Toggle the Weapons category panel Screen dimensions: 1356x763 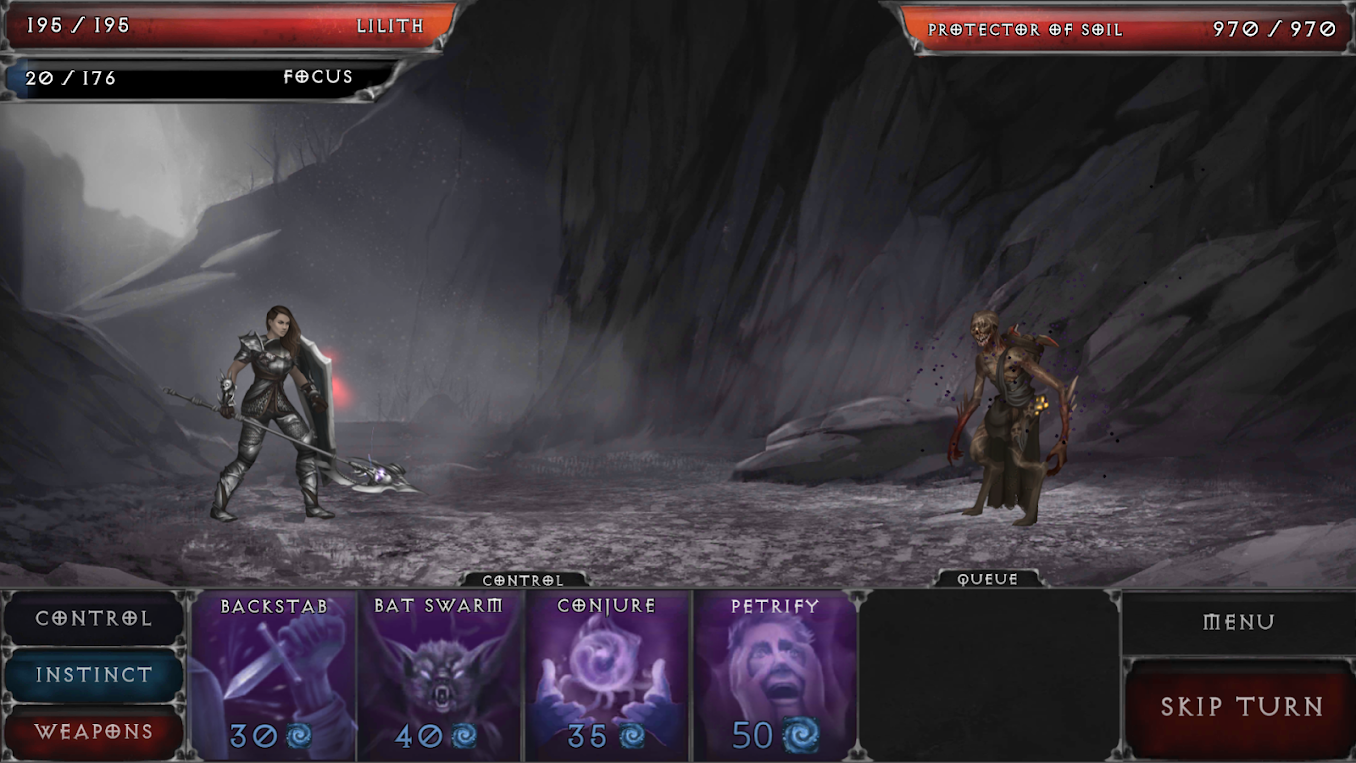point(93,733)
